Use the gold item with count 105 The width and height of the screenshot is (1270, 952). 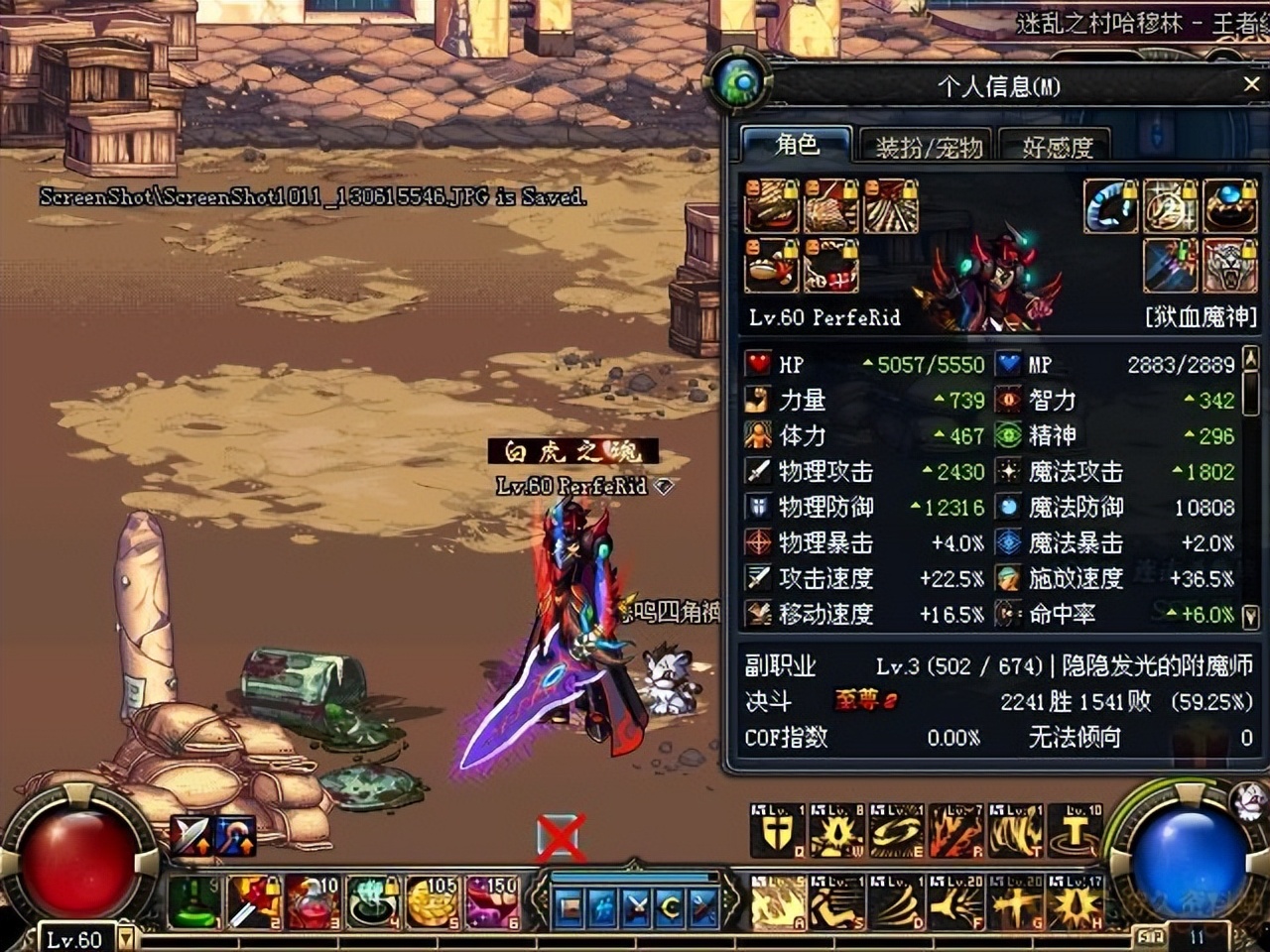(432, 901)
